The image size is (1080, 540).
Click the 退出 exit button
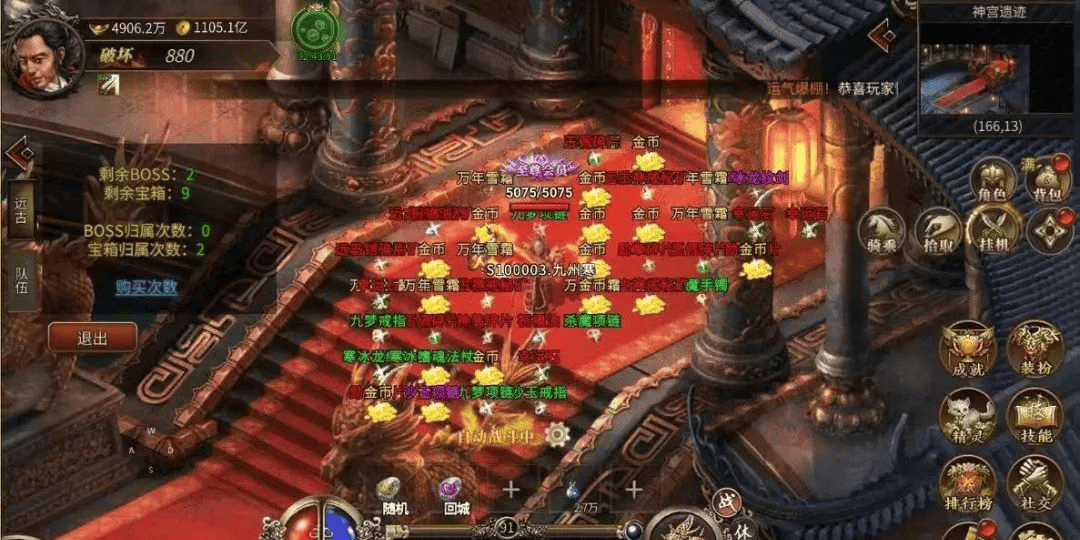coord(92,337)
